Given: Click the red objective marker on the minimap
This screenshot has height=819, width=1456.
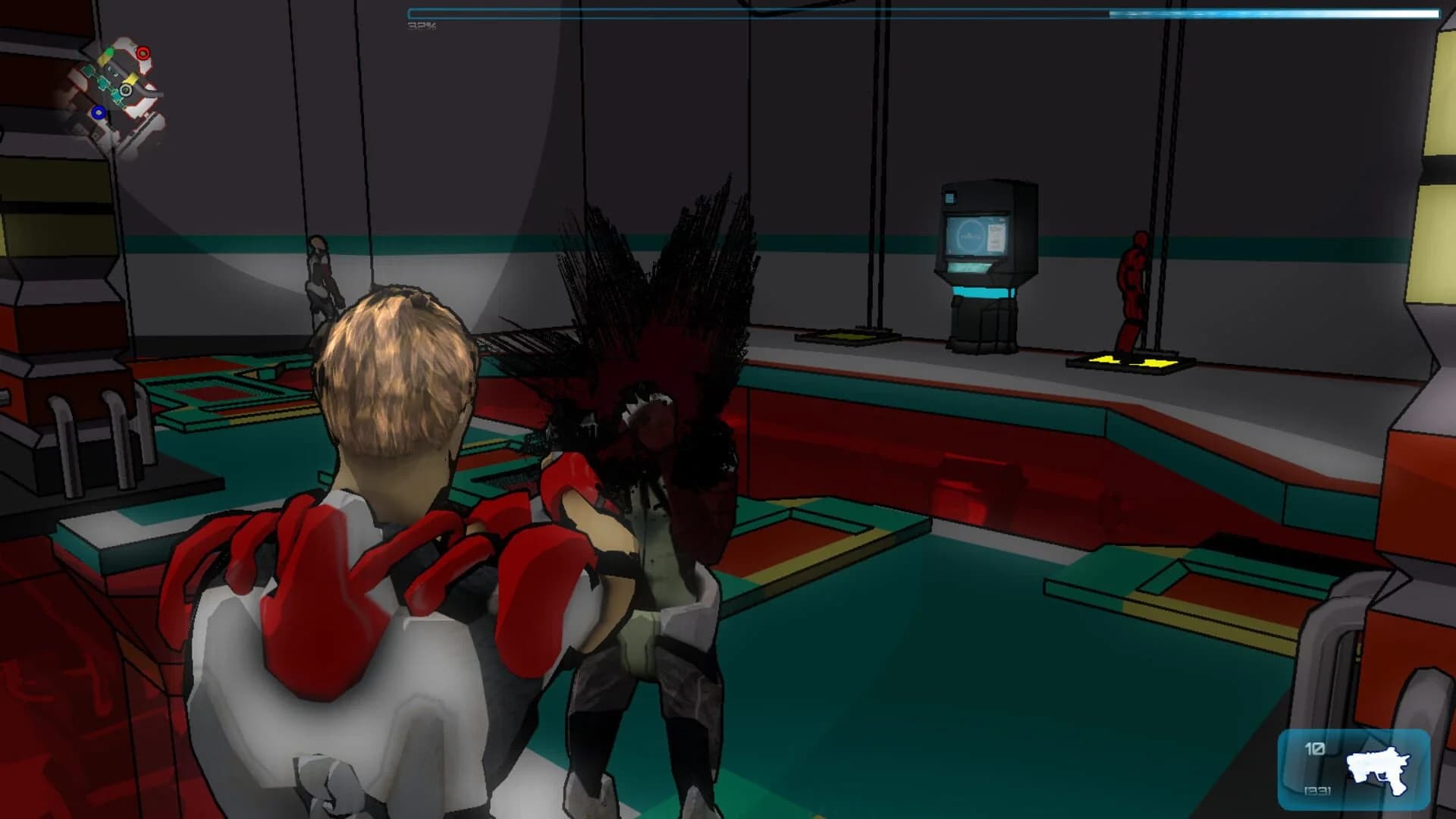Looking at the screenshot, I should [142, 53].
